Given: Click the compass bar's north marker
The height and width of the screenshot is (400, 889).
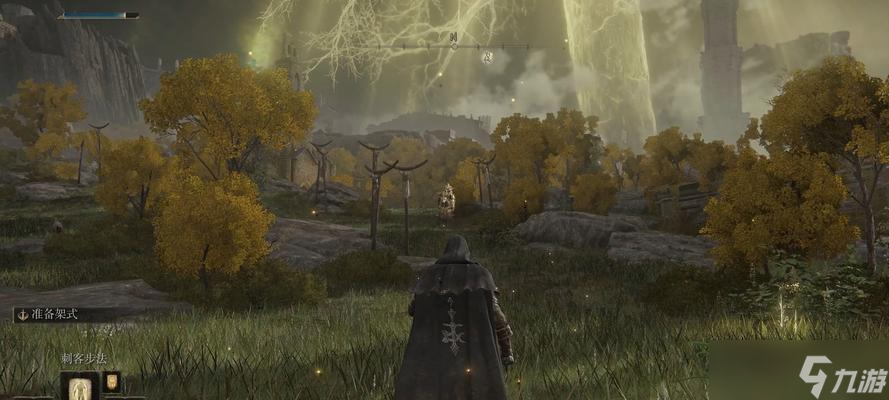Looking at the screenshot, I should (453, 38).
